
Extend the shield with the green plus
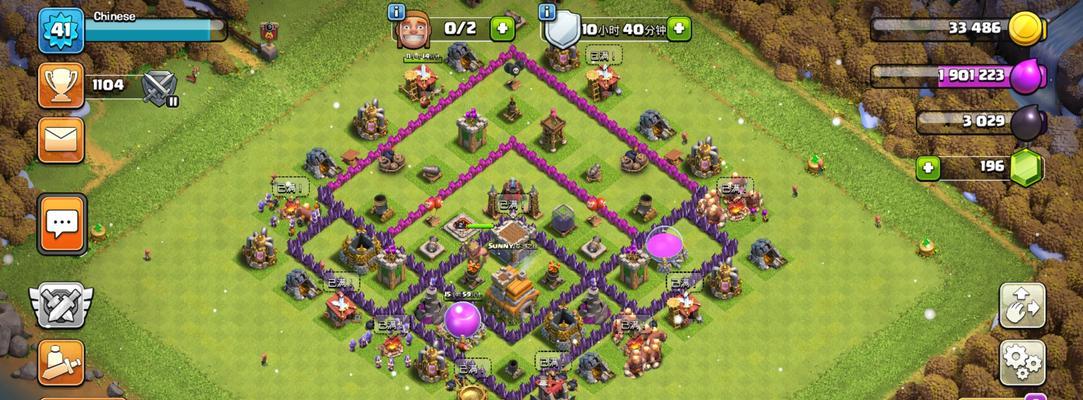679,28
